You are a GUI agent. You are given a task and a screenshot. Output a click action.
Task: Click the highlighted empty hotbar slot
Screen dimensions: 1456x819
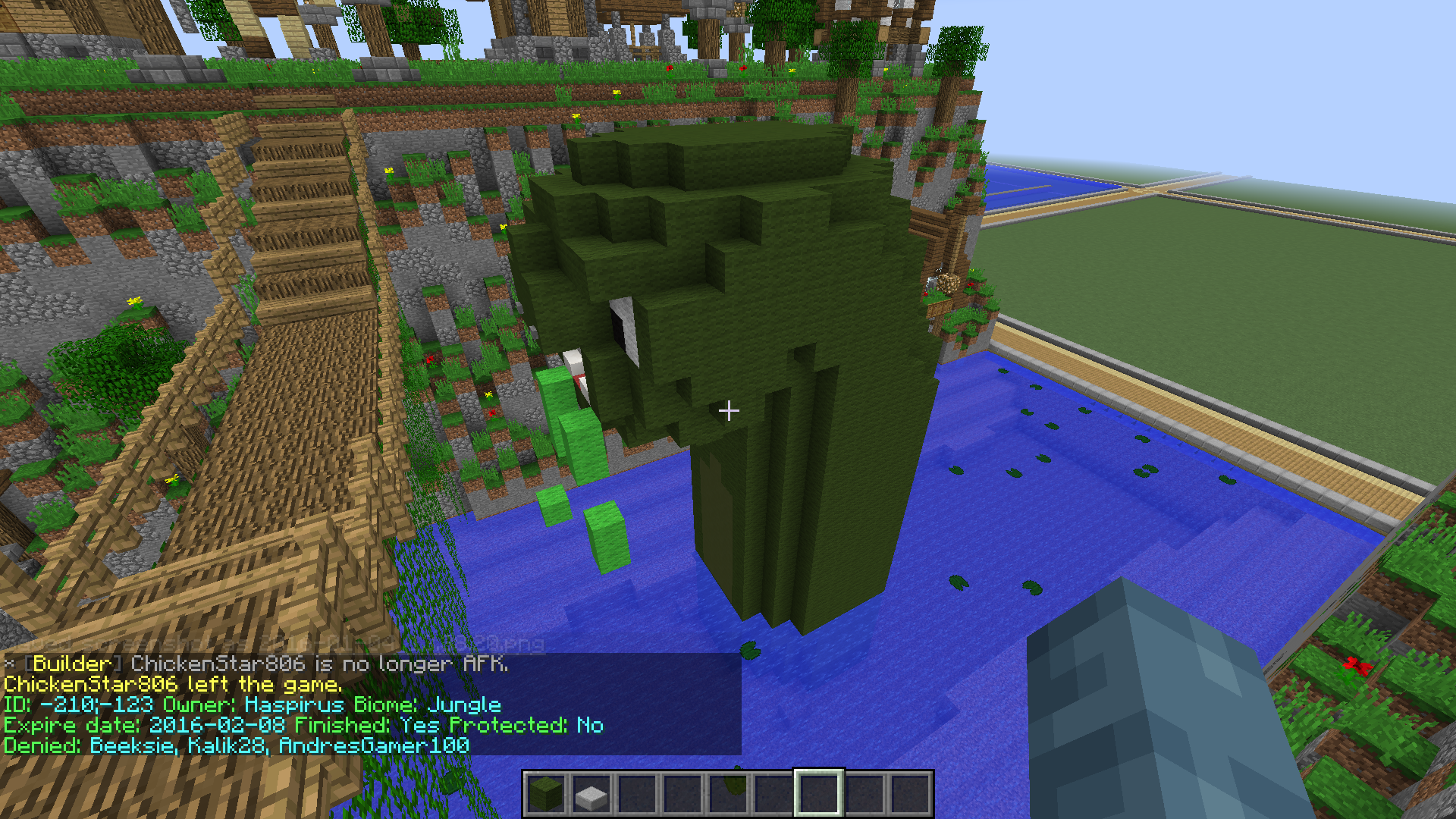[819, 794]
